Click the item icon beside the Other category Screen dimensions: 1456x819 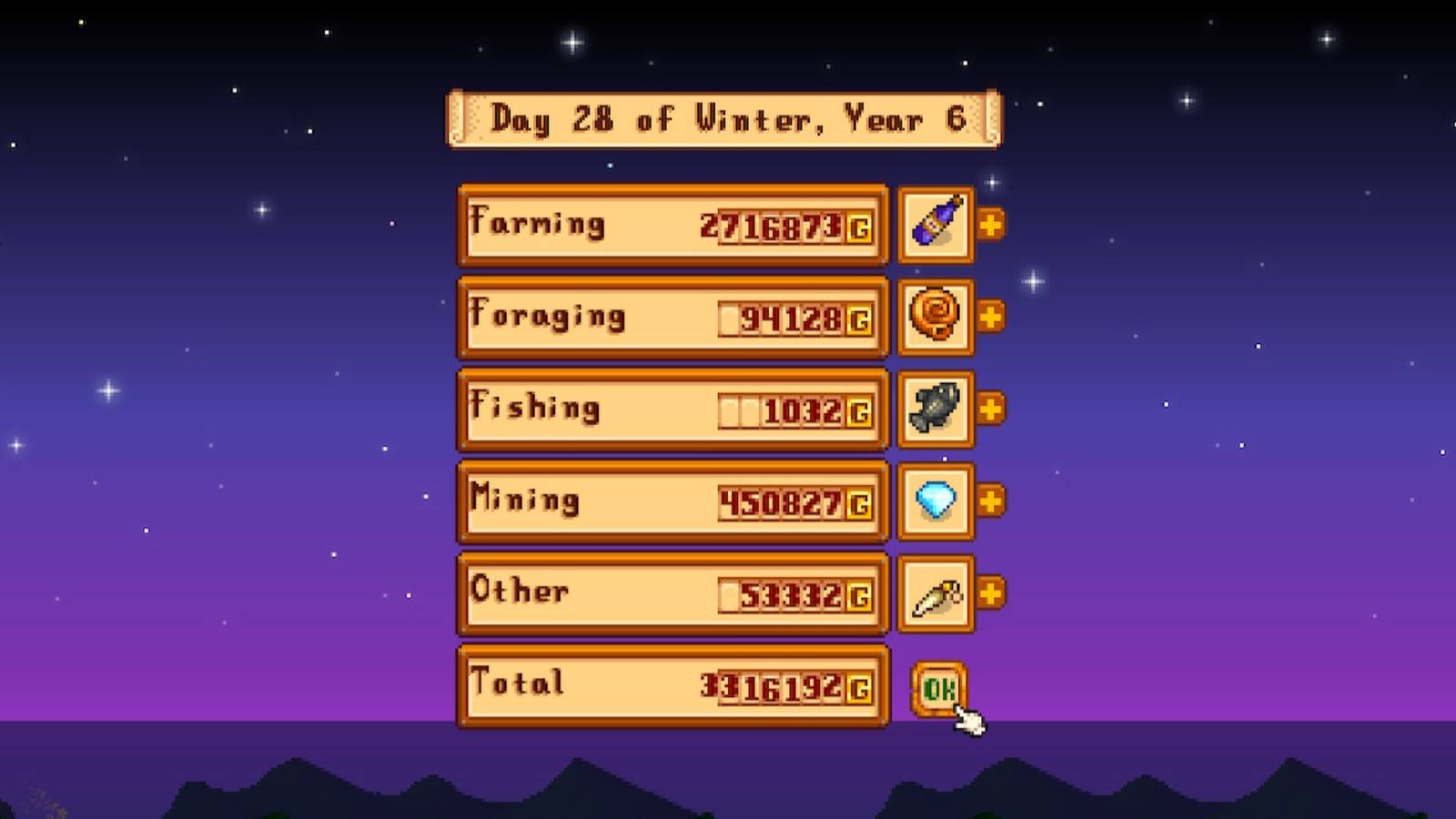(x=935, y=592)
